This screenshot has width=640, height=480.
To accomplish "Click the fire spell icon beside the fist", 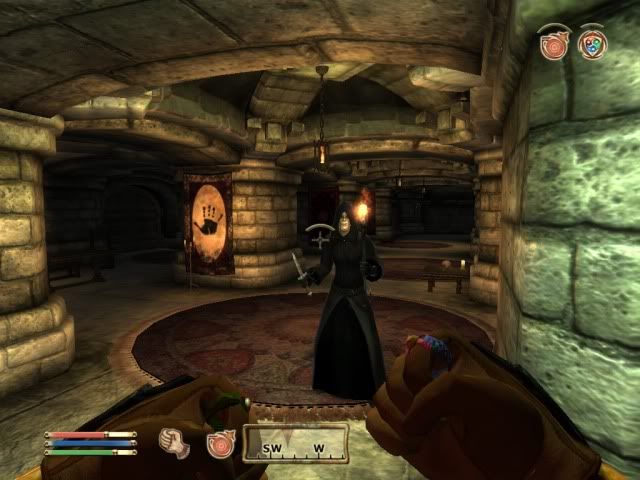I will (220, 443).
